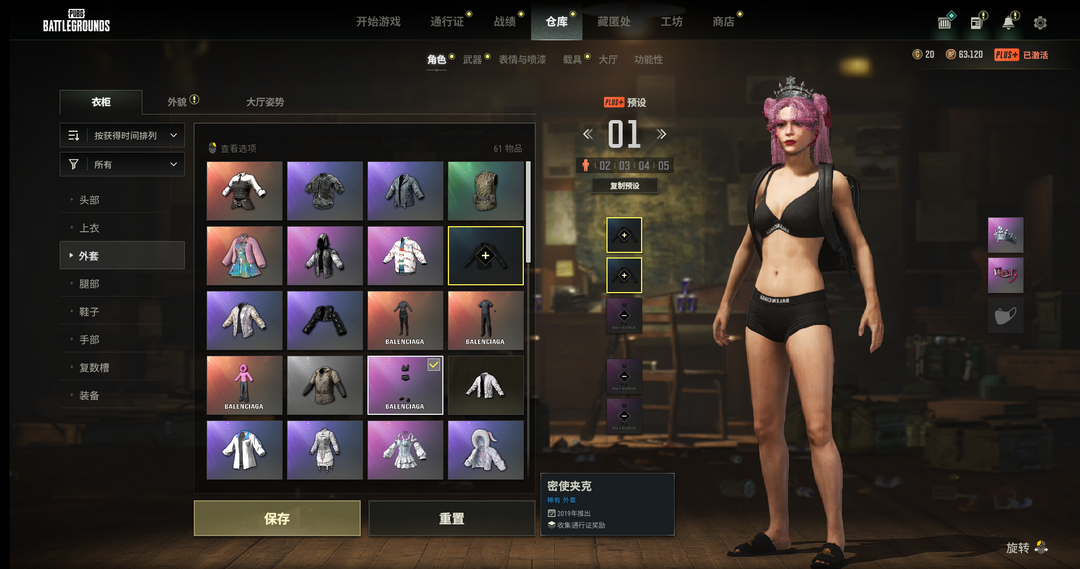Screen dimensions: 1080x569
Task: Click the 保存 save button
Action: coord(277,519)
